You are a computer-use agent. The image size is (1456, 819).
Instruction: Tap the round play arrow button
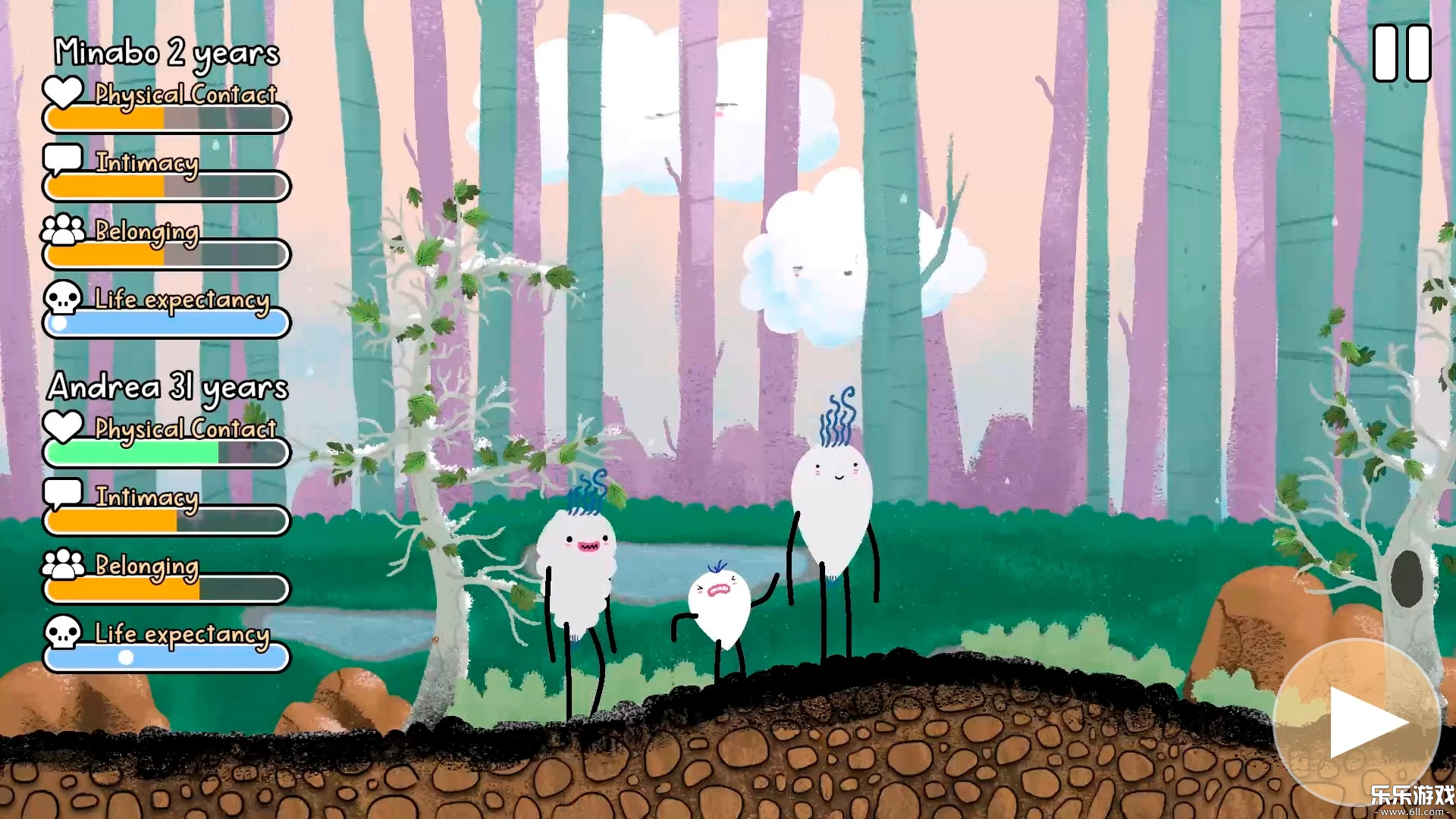pyautogui.click(x=1357, y=721)
